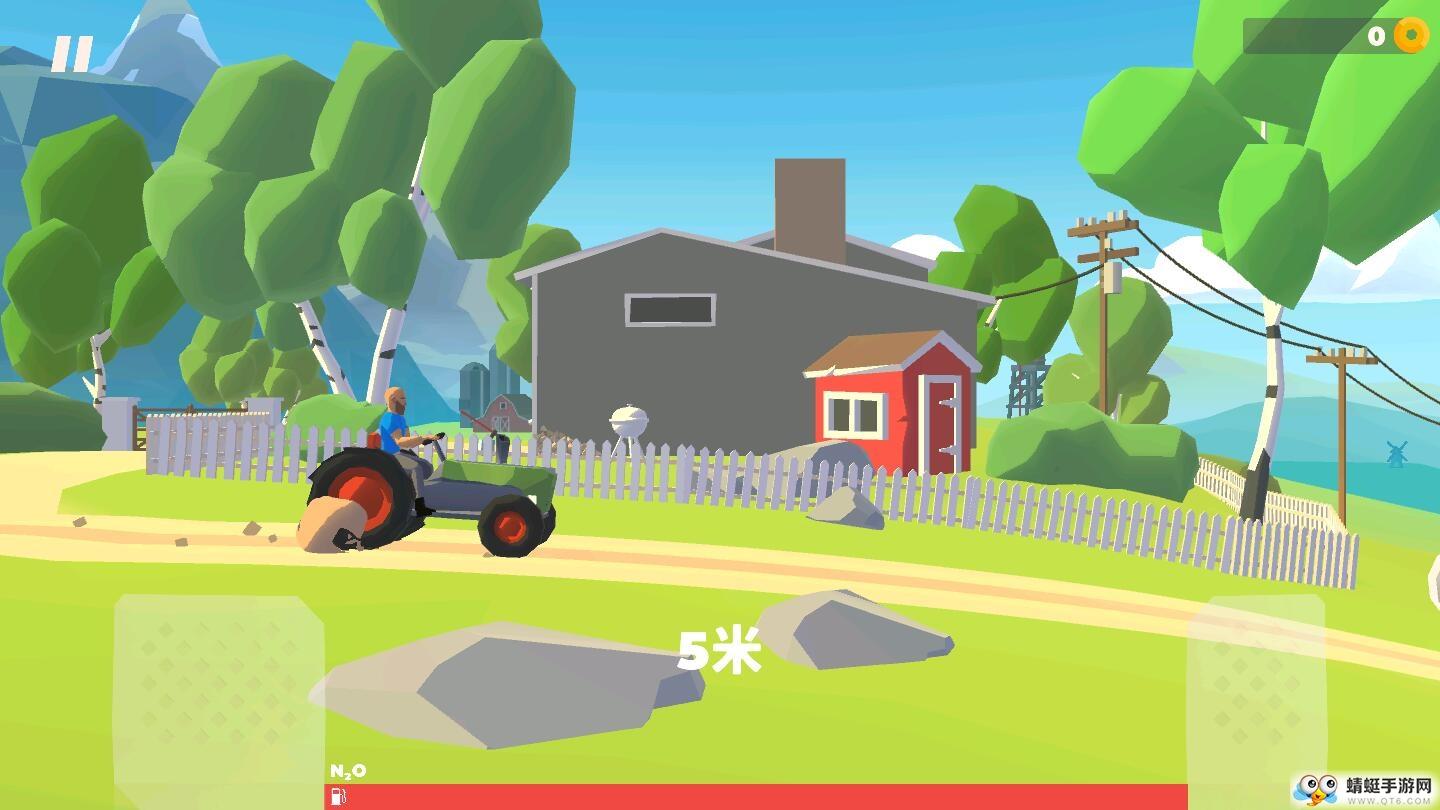Select the coin counter showing 0
Image resolution: width=1440 pixels, height=810 pixels.
coord(1379,37)
